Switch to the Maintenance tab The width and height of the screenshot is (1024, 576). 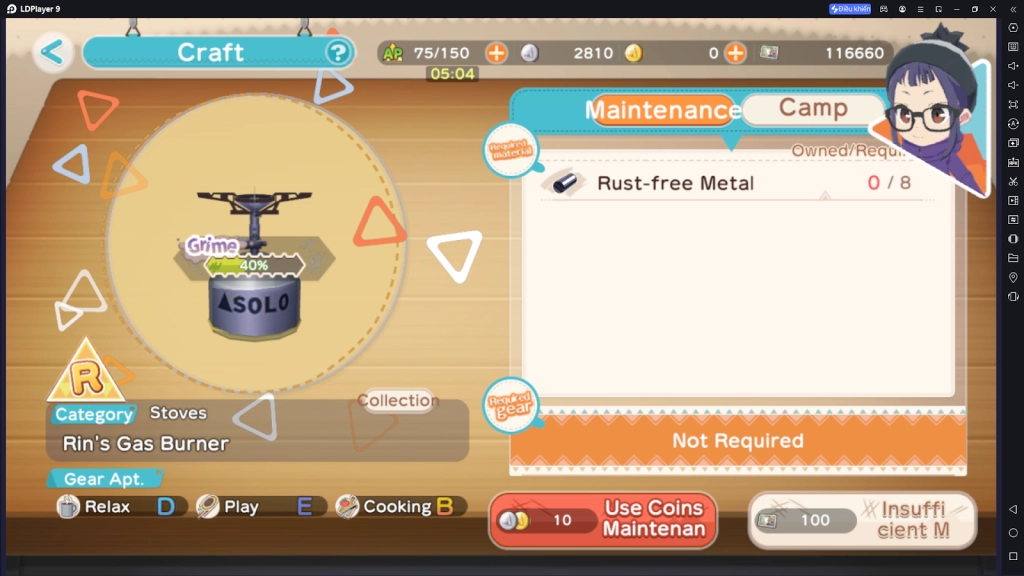(x=660, y=110)
